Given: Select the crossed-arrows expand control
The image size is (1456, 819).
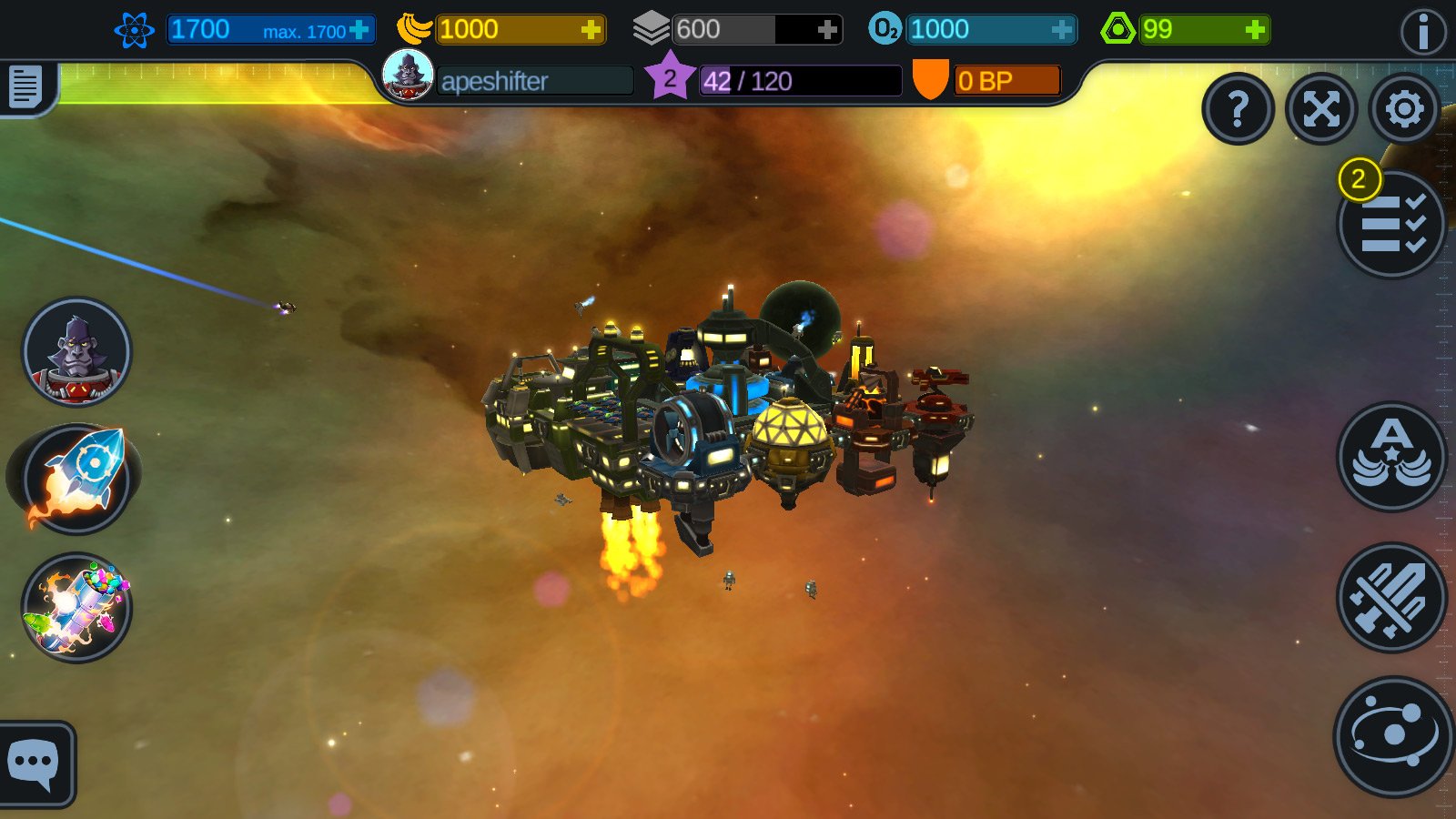Looking at the screenshot, I should (1321, 108).
